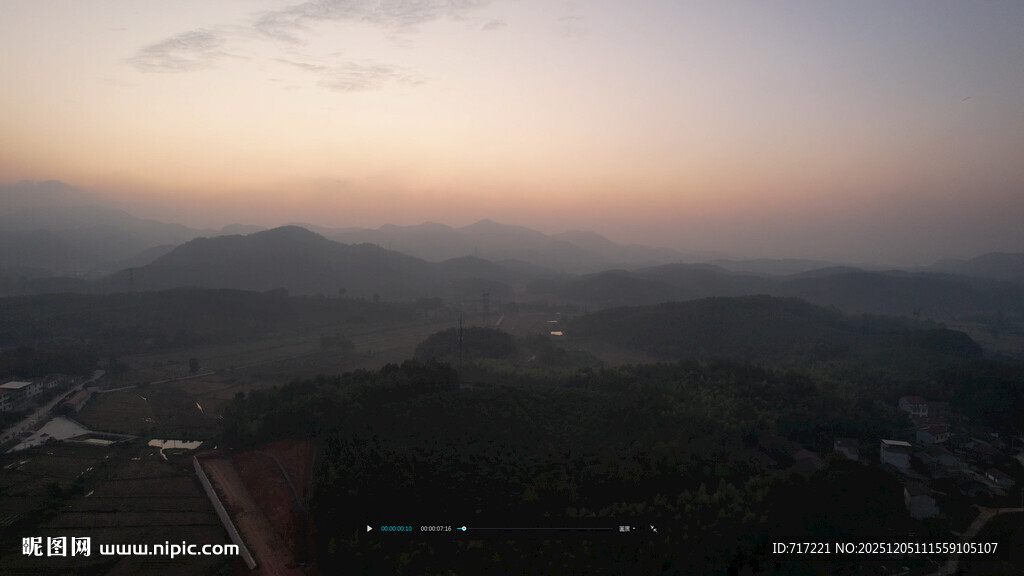
Task: Click the video progress bar handle
Action: click(x=462, y=528)
